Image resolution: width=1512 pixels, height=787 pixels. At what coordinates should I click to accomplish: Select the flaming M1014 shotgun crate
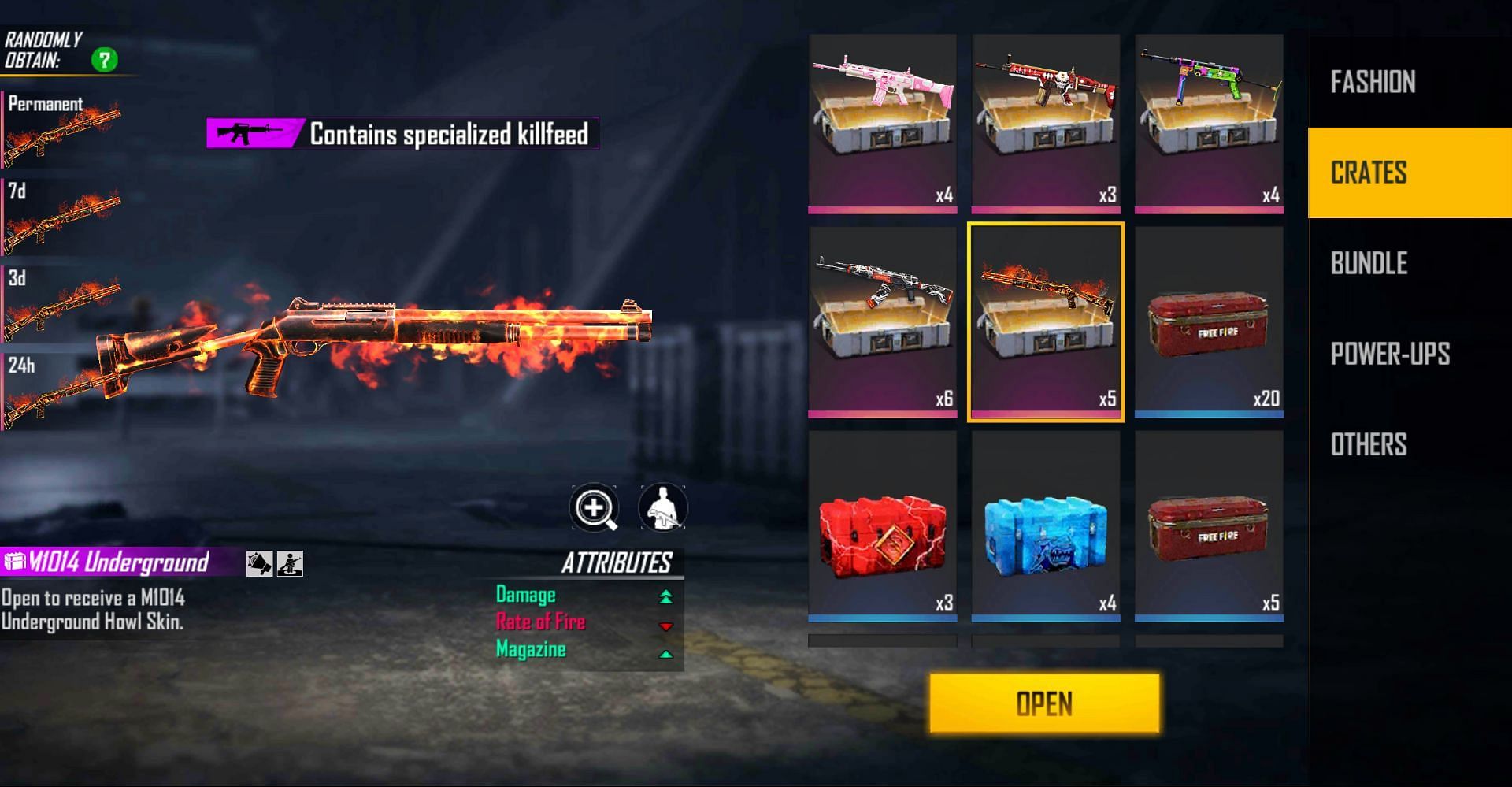point(1045,321)
